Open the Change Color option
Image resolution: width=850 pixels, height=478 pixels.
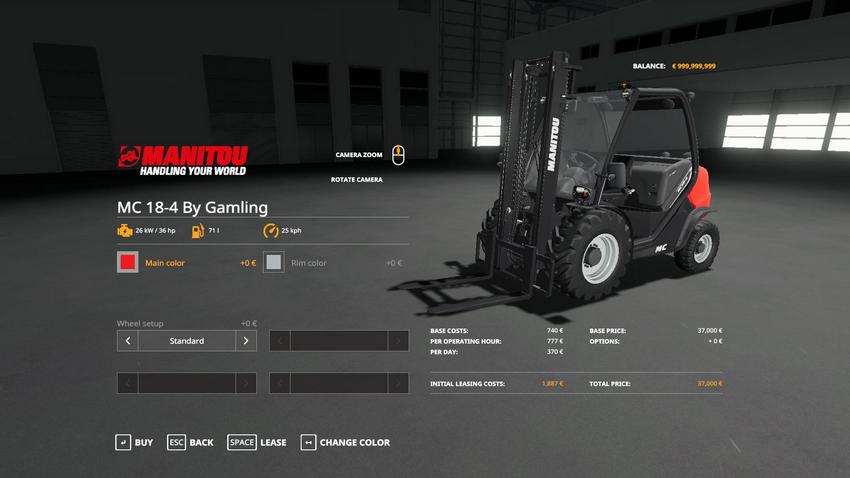[x=345, y=442]
